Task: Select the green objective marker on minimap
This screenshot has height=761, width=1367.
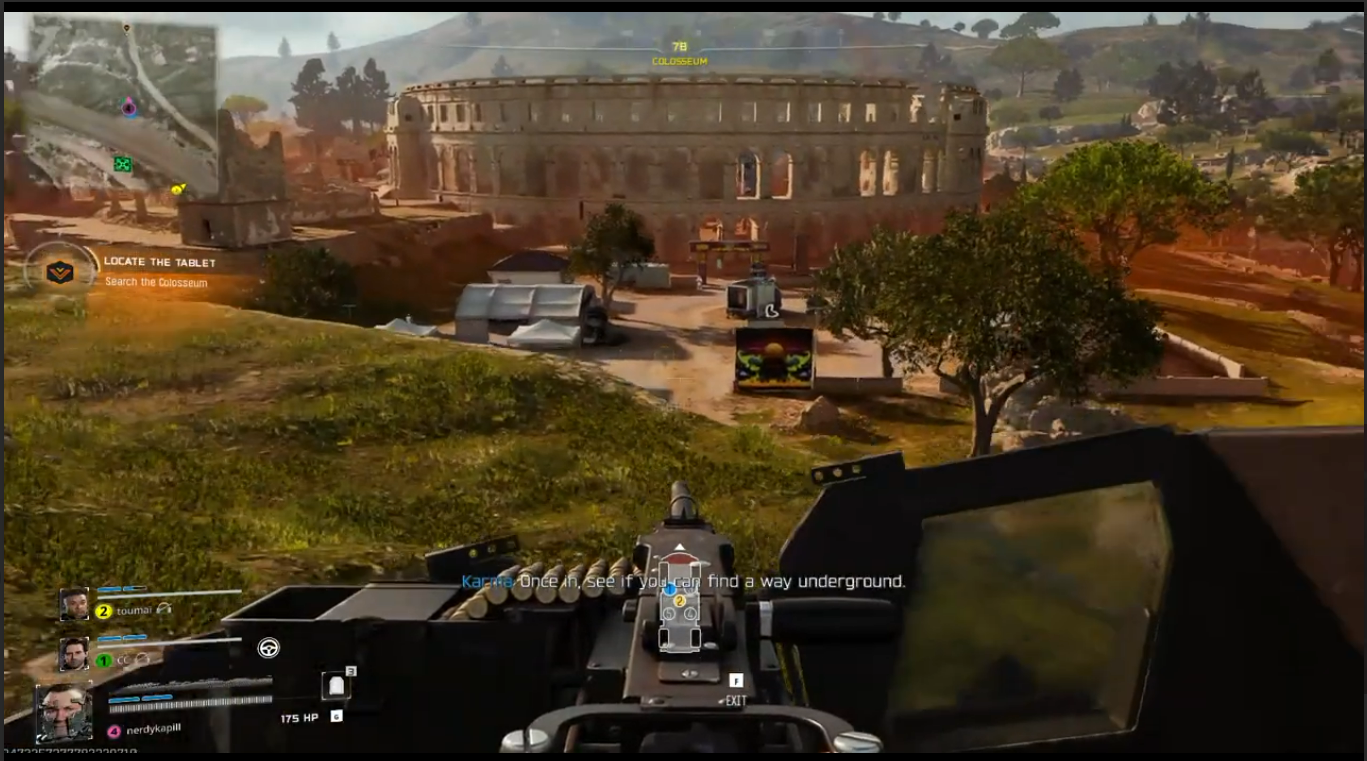Action: point(122,164)
